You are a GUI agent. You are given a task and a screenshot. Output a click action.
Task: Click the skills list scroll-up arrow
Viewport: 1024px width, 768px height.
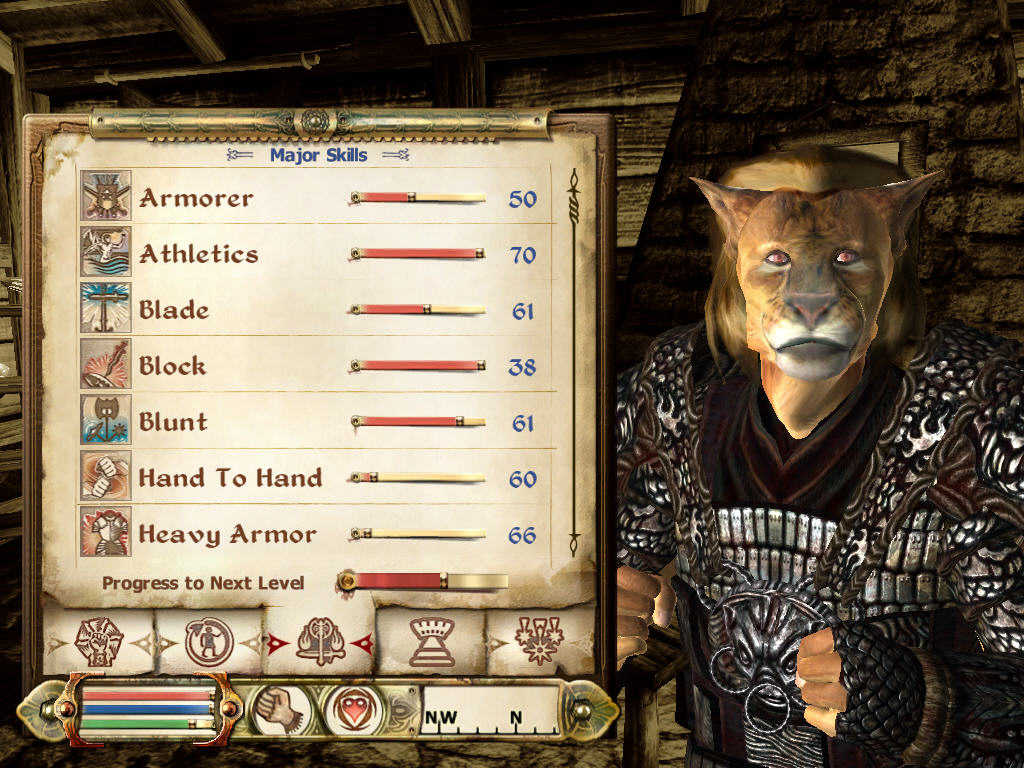[x=574, y=181]
